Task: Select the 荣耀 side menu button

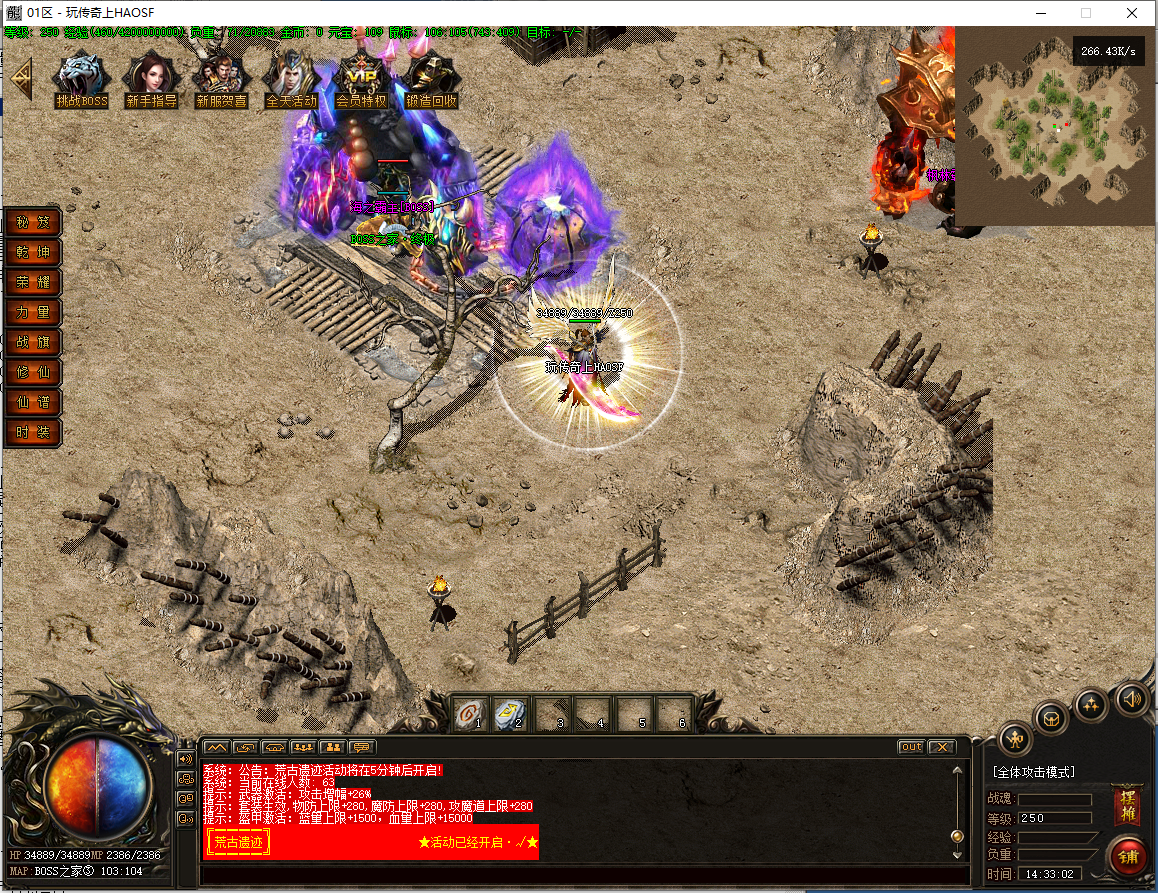Action: (33, 282)
